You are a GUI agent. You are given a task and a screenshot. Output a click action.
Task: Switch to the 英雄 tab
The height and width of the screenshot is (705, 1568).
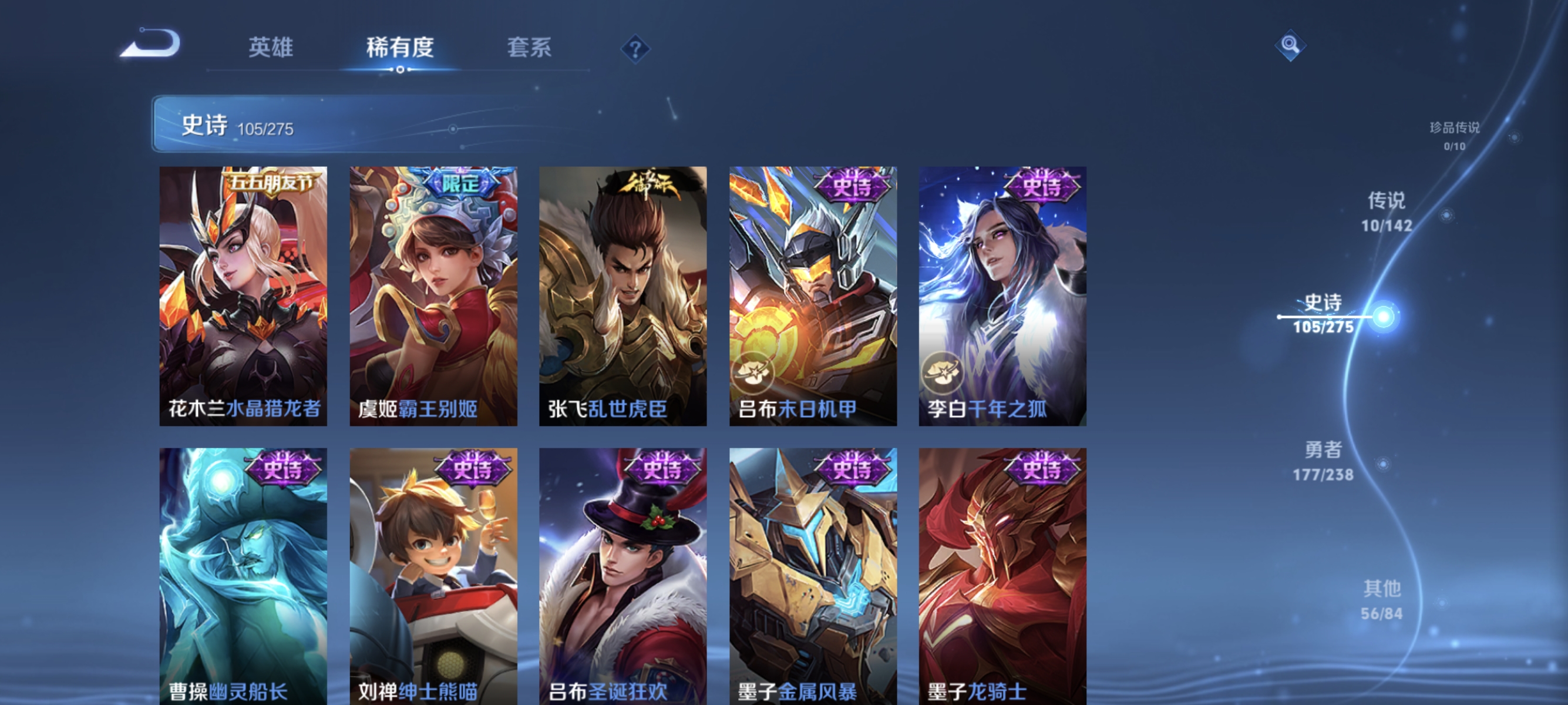270,48
